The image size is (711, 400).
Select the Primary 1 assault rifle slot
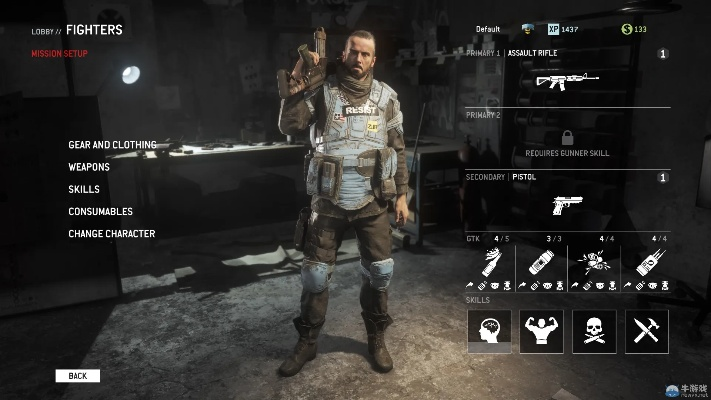point(567,80)
